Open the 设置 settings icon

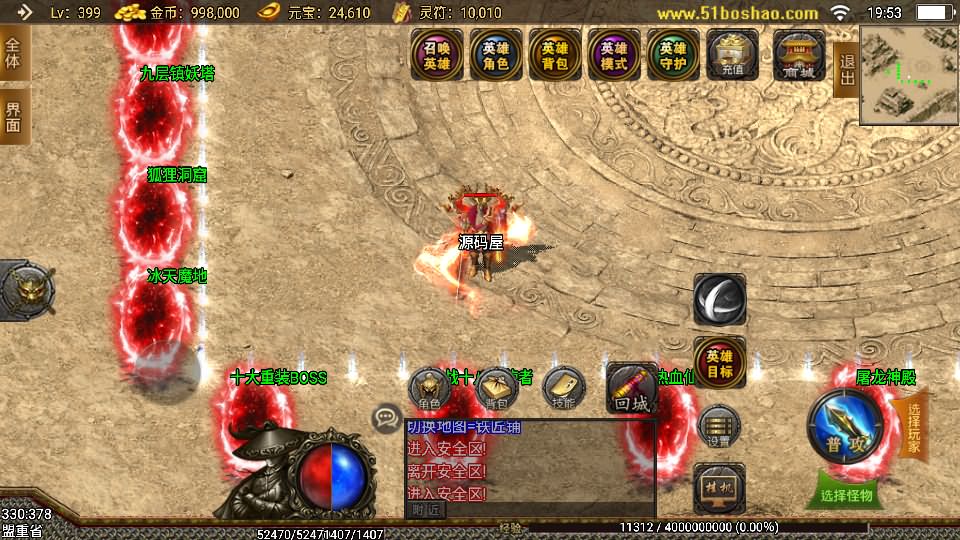point(719,428)
